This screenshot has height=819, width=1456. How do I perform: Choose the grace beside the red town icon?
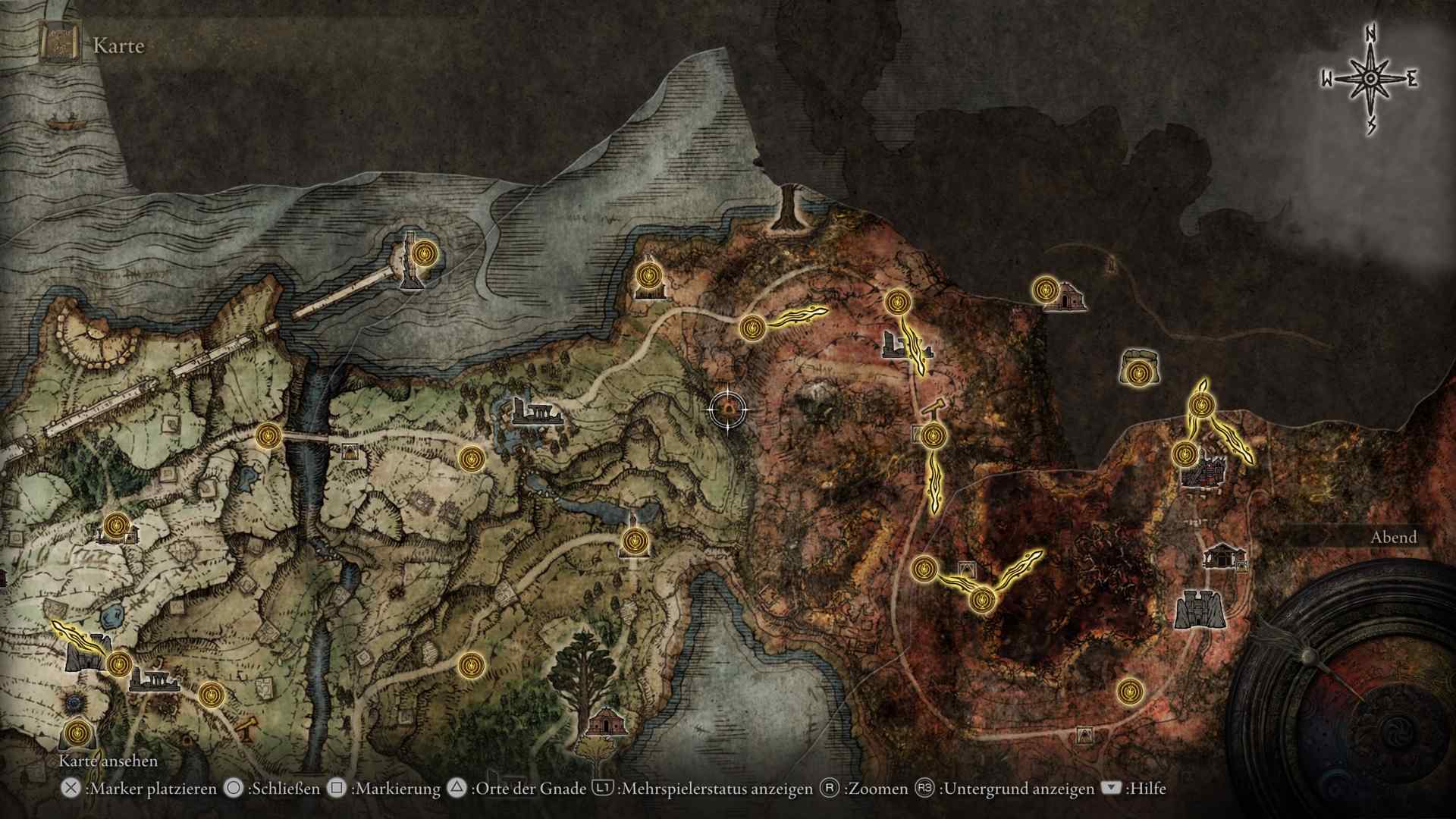tap(1184, 454)
